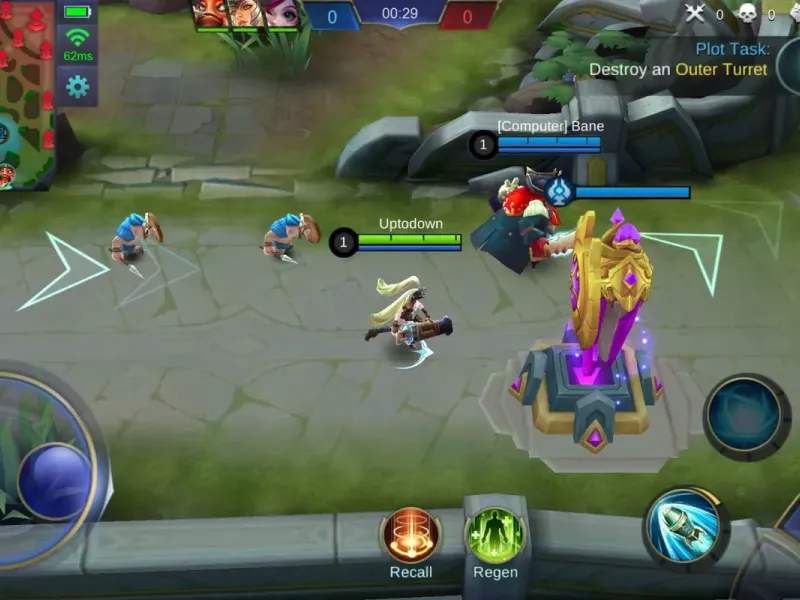The height and width of the screenshot is (600, 800).
Task: Tap the blue movement joystick knob
Action: point(55,480)
